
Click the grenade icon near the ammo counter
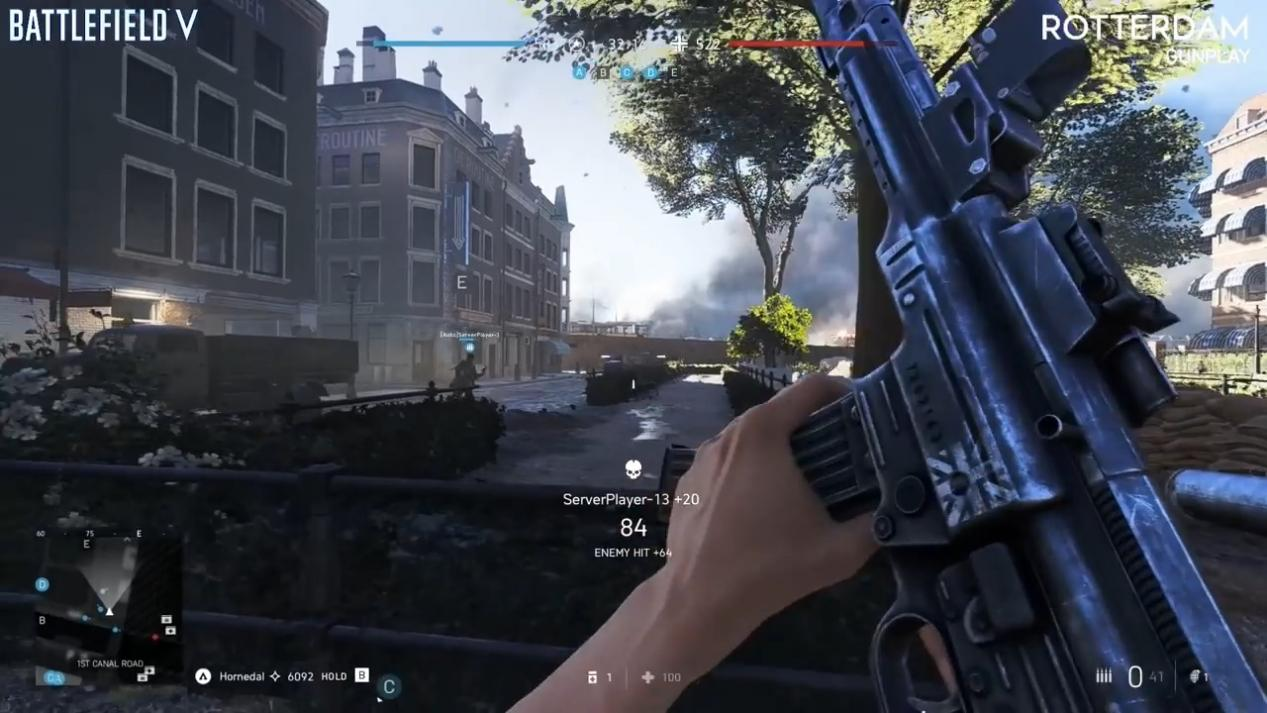1195,677
